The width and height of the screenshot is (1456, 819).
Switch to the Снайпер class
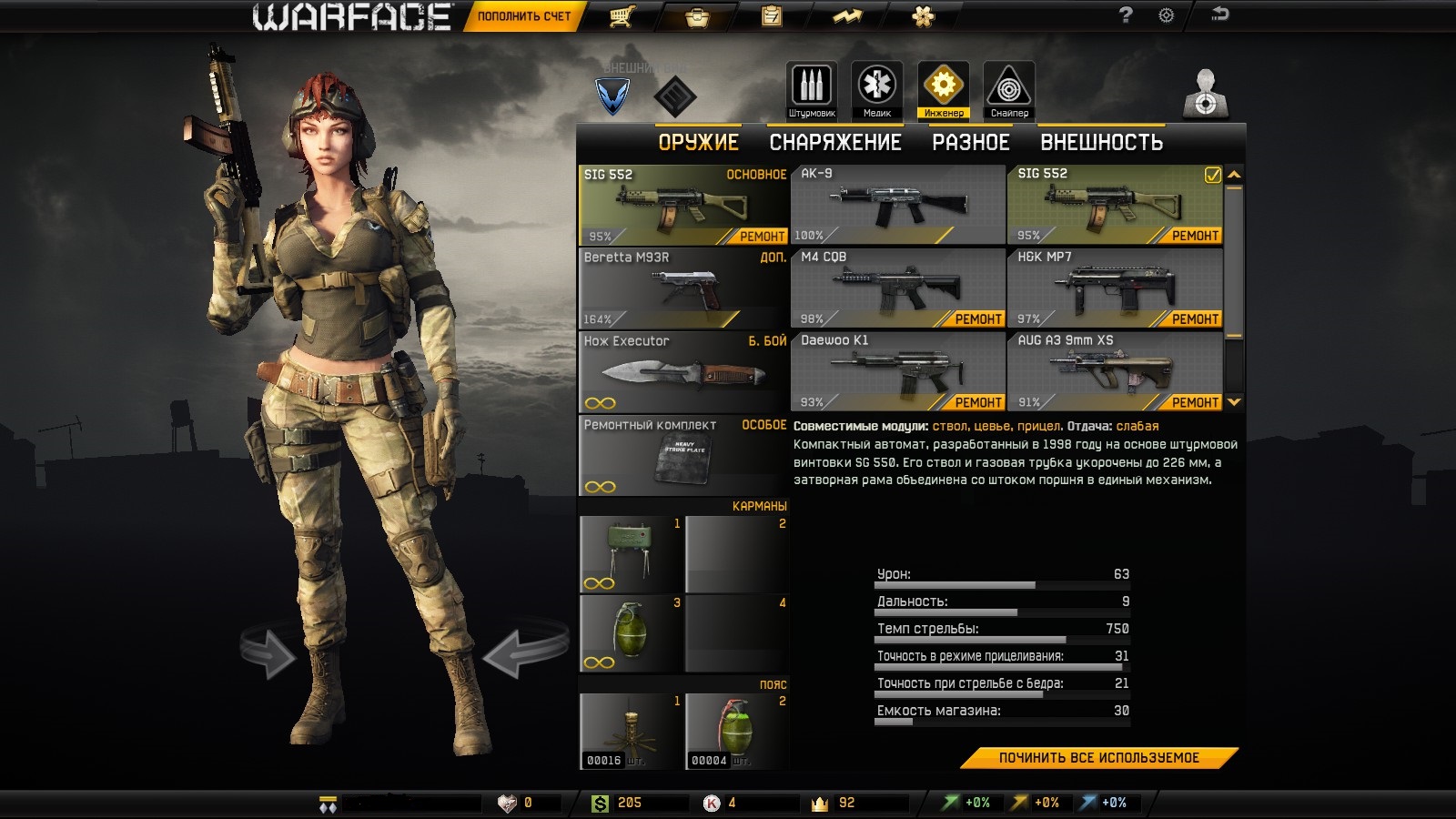1008,90
